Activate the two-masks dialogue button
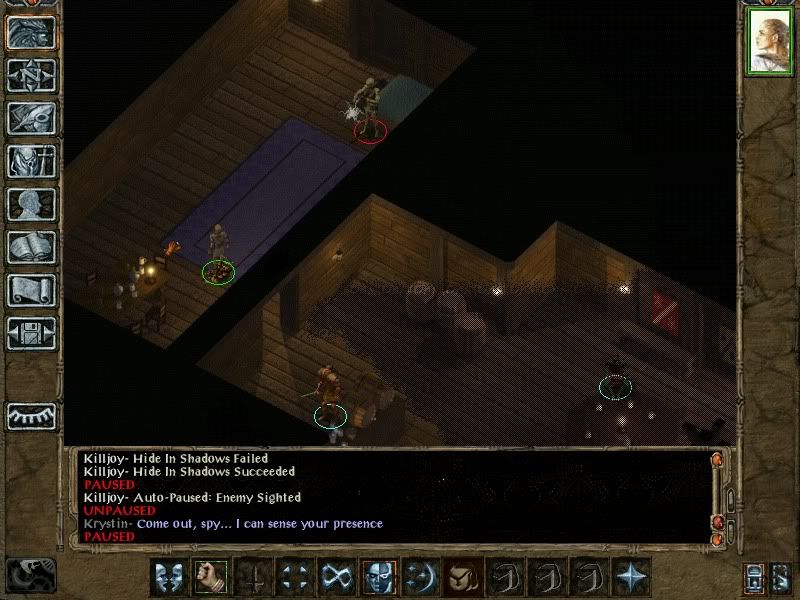This screenshot has height=600, width=800. 166,577
